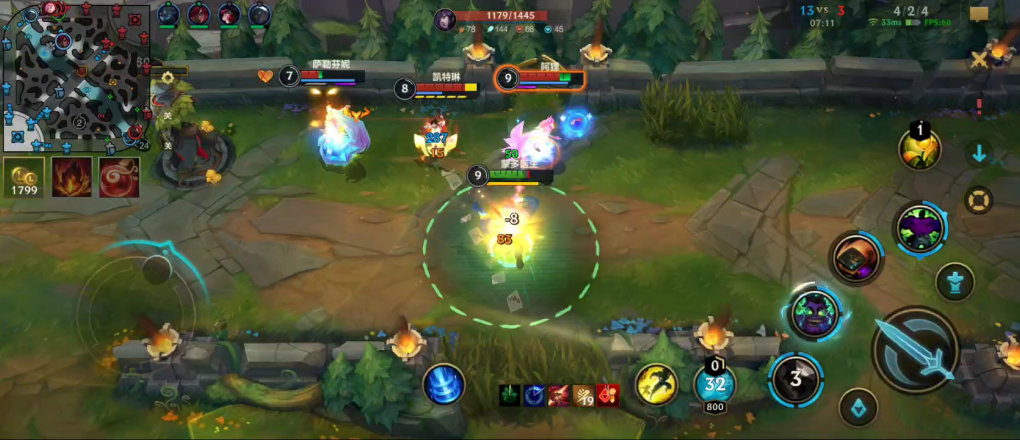Select the first ally champion portrait
The width and height of the screenshot is (1020, 440).
168,14
